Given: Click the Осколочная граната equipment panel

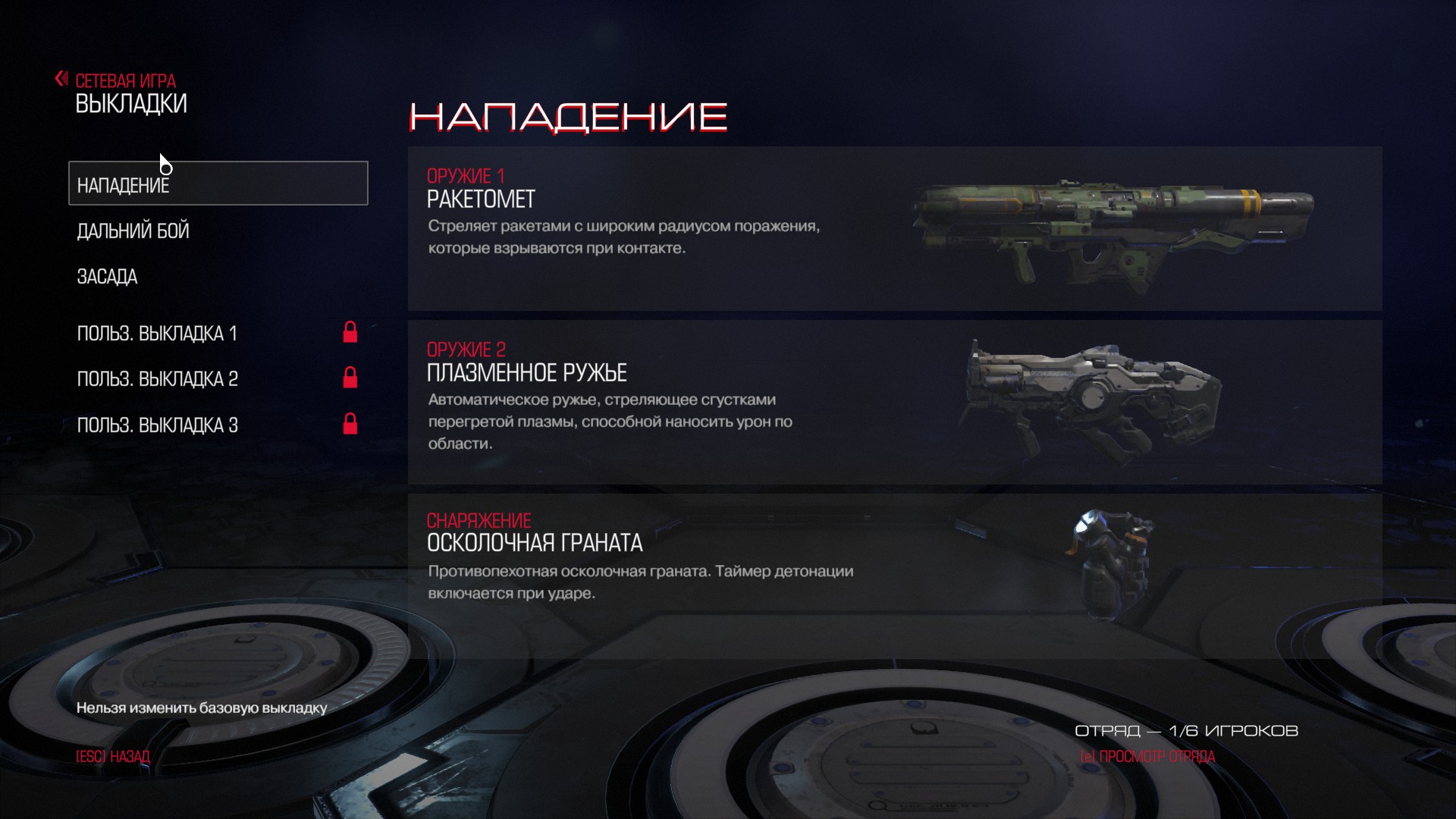Looking at the screenshot, I should 894,561.
